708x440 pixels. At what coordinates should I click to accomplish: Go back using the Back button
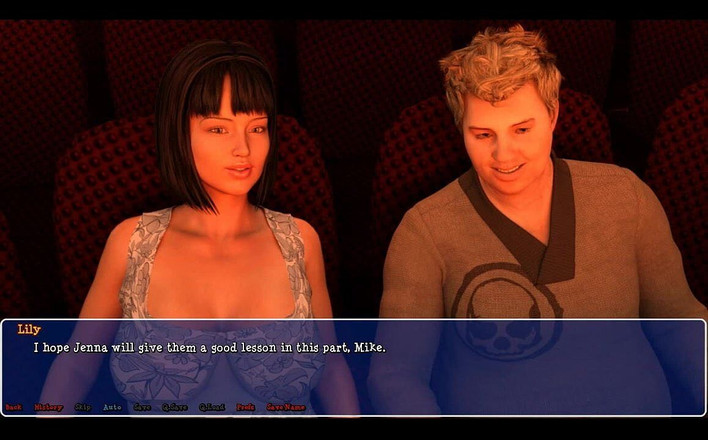coord(13,407)
